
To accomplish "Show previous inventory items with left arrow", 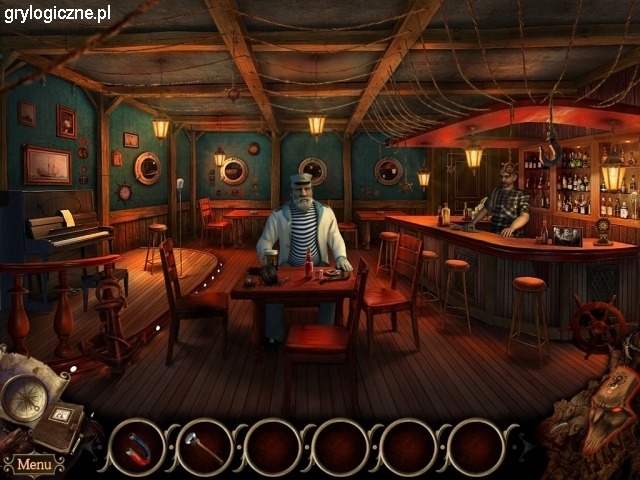I will 97,447.
